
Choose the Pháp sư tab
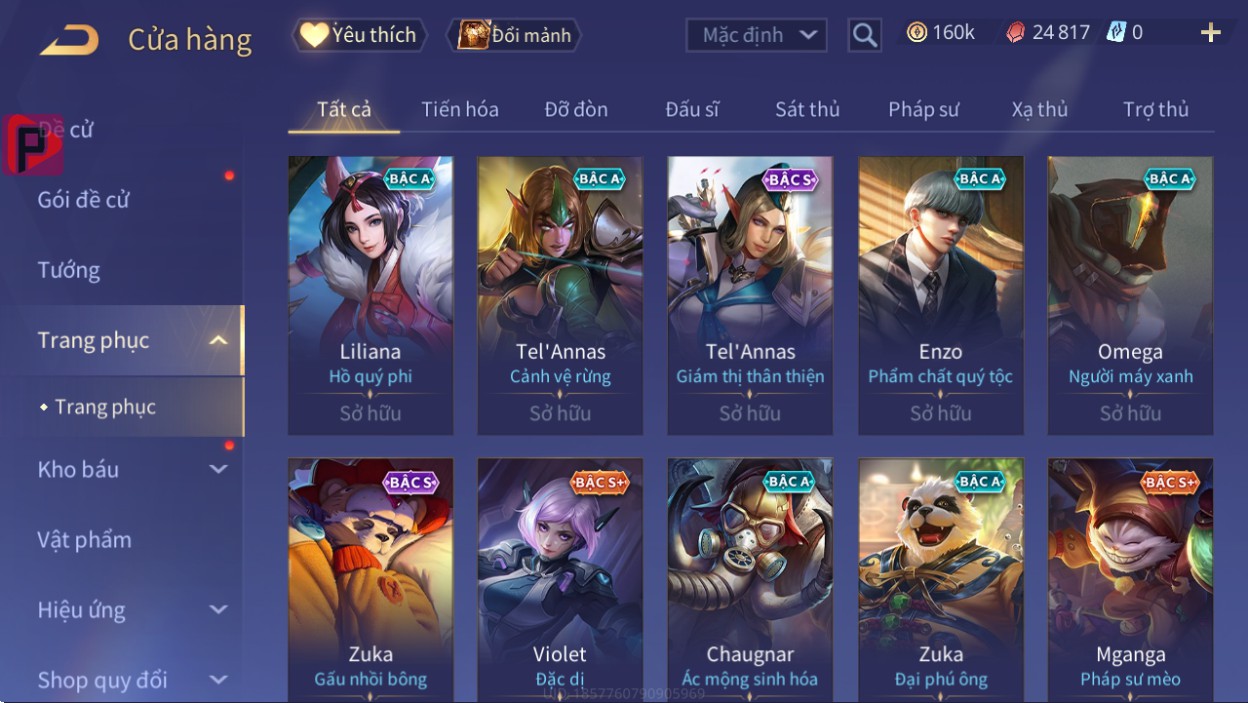(923, 110)
